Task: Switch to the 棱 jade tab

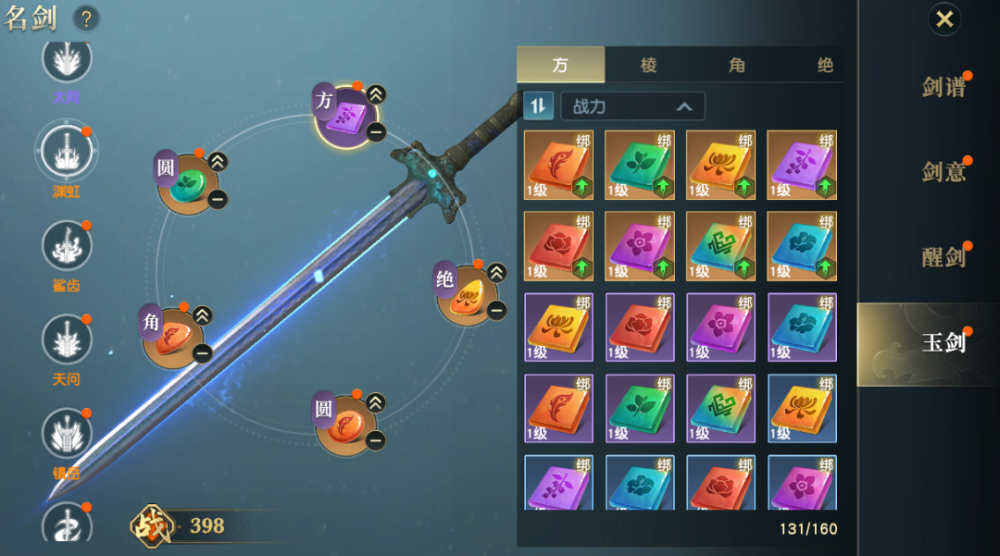Action: tap(649, 65)
